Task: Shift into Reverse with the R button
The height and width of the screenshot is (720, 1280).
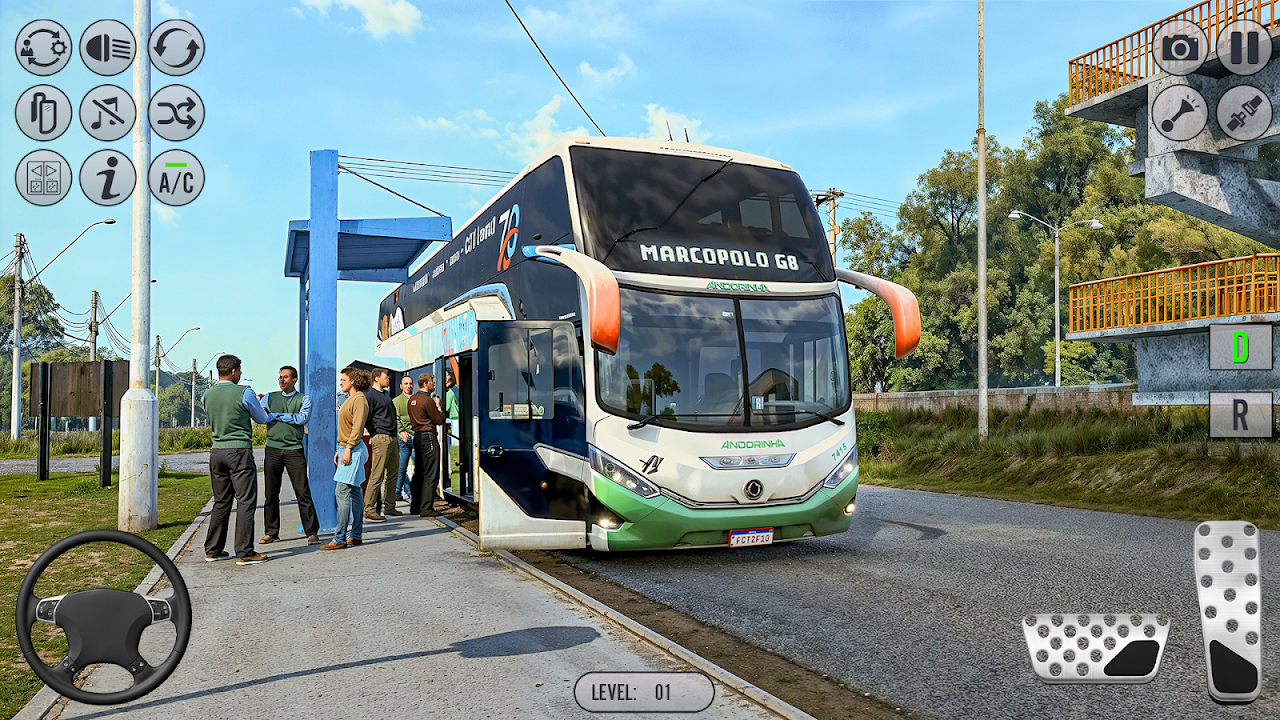Action: (1240, 414)
